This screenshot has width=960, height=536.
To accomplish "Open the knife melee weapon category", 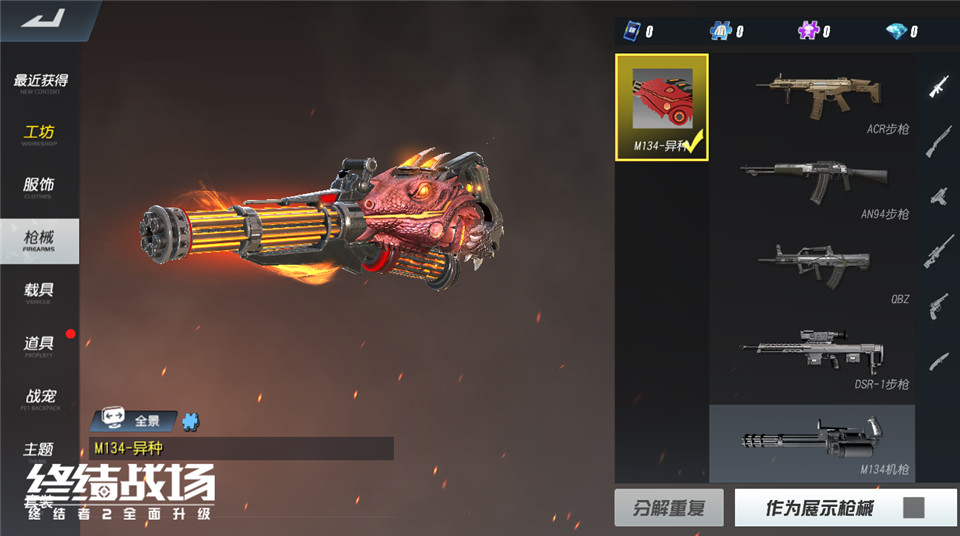I will coord(937,358).
